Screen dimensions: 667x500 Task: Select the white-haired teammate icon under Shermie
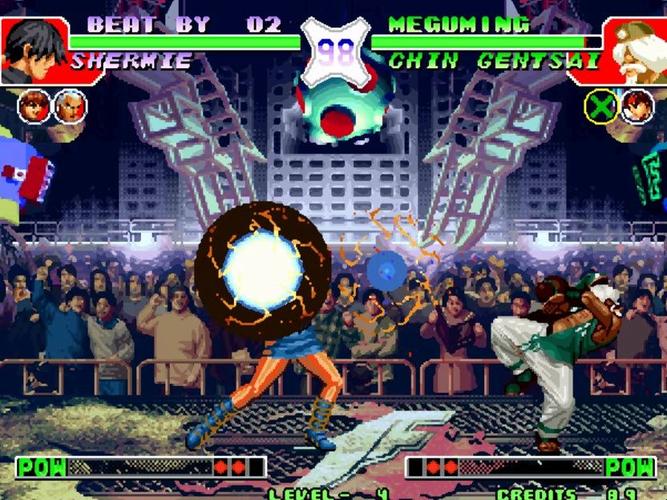point(70,105)
